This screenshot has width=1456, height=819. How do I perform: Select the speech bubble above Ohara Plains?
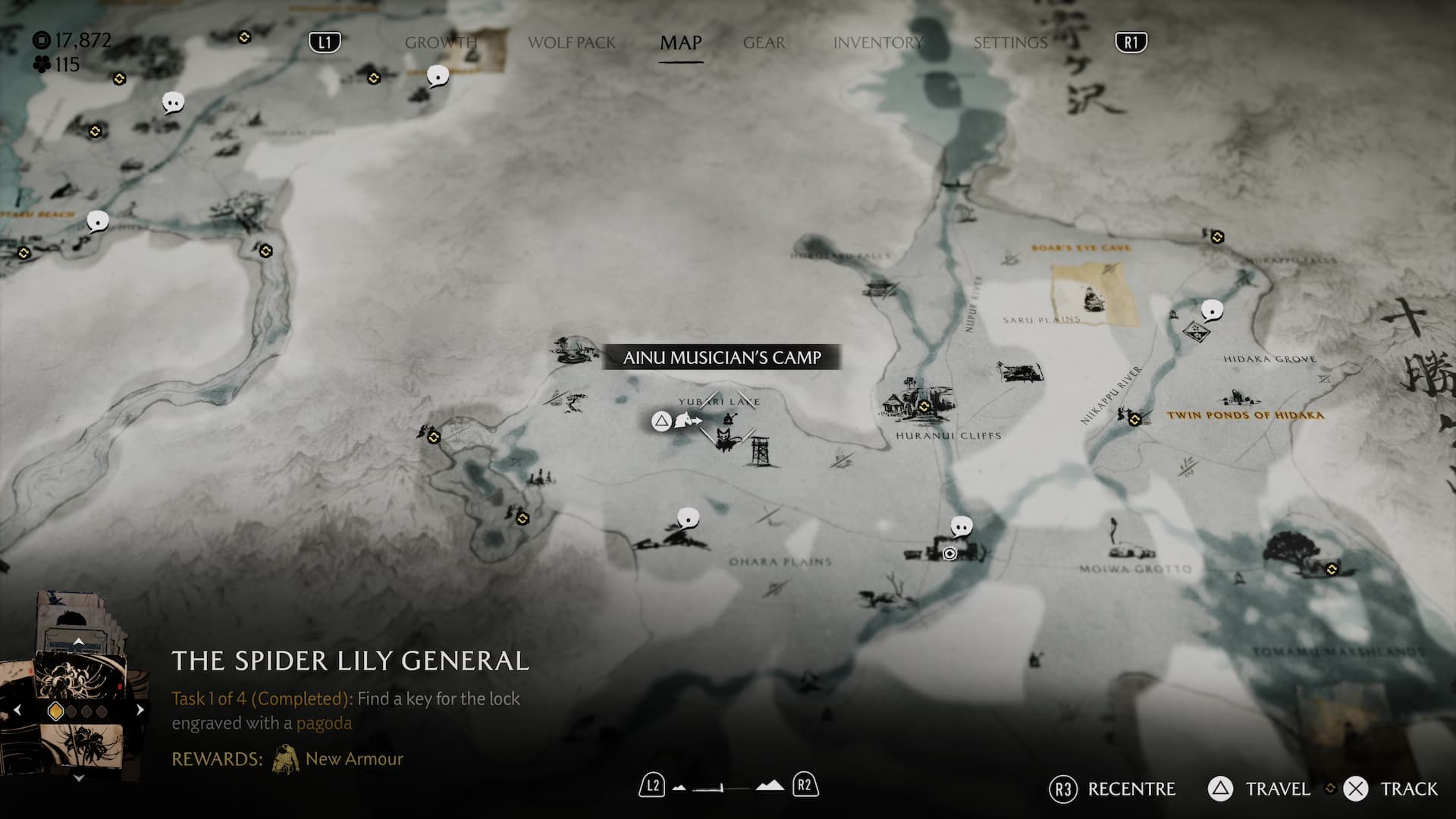click(688, 519)
